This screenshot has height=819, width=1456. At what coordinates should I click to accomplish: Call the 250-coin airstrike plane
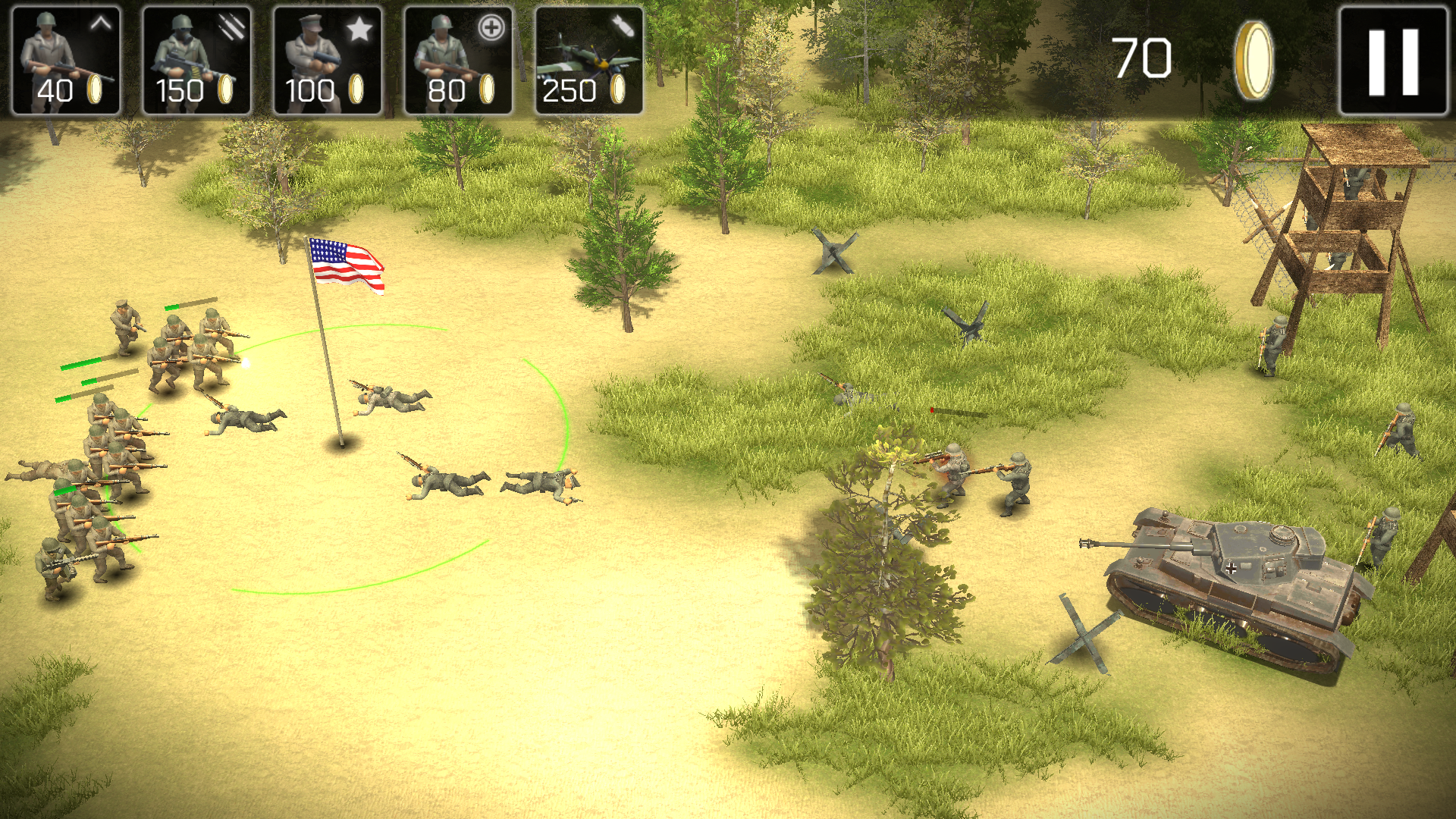coord(589,61)
